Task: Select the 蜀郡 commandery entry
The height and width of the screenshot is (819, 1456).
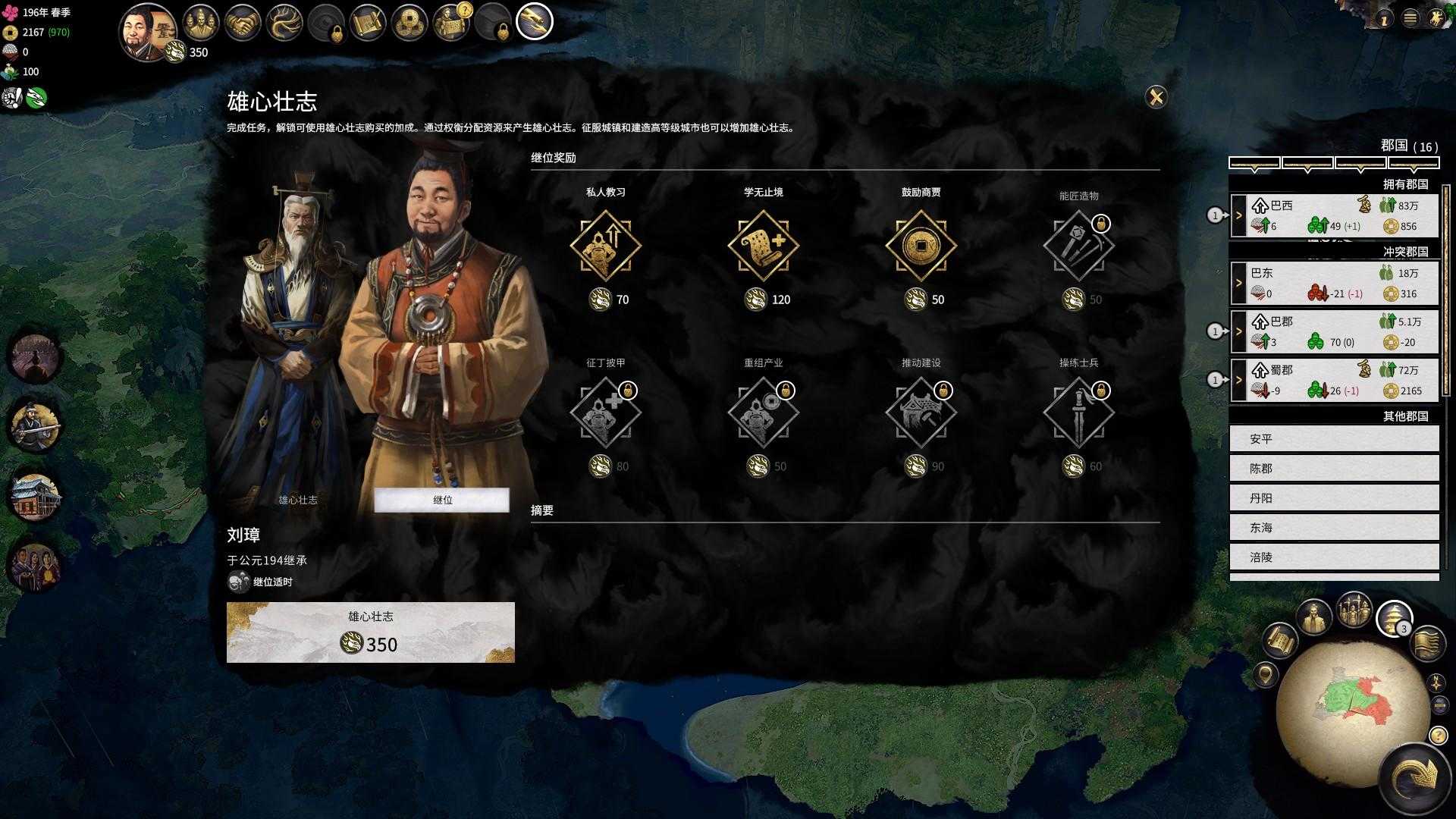Action: click(1335, 380)
